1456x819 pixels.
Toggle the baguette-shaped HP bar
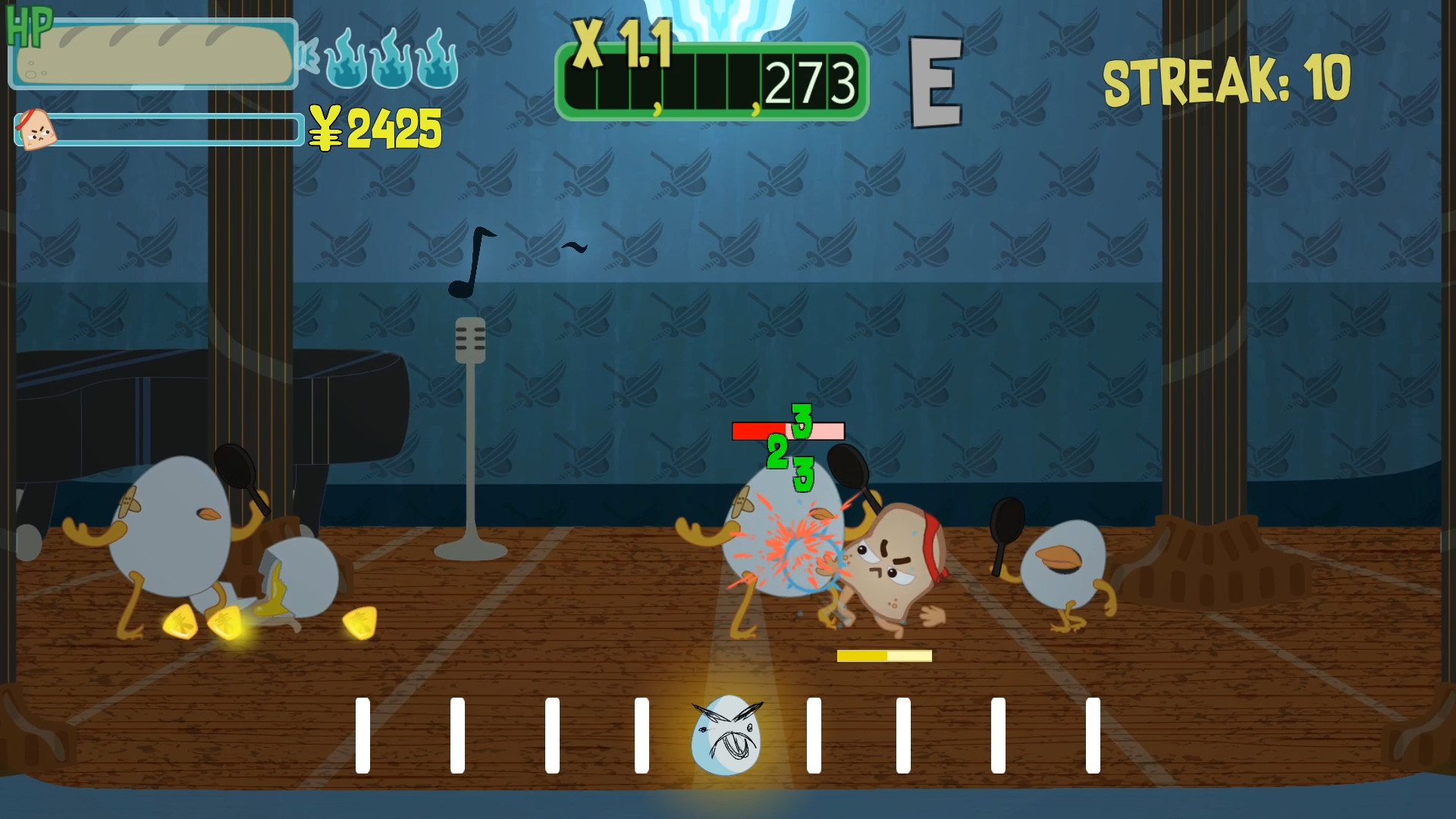tap(152, 55)
